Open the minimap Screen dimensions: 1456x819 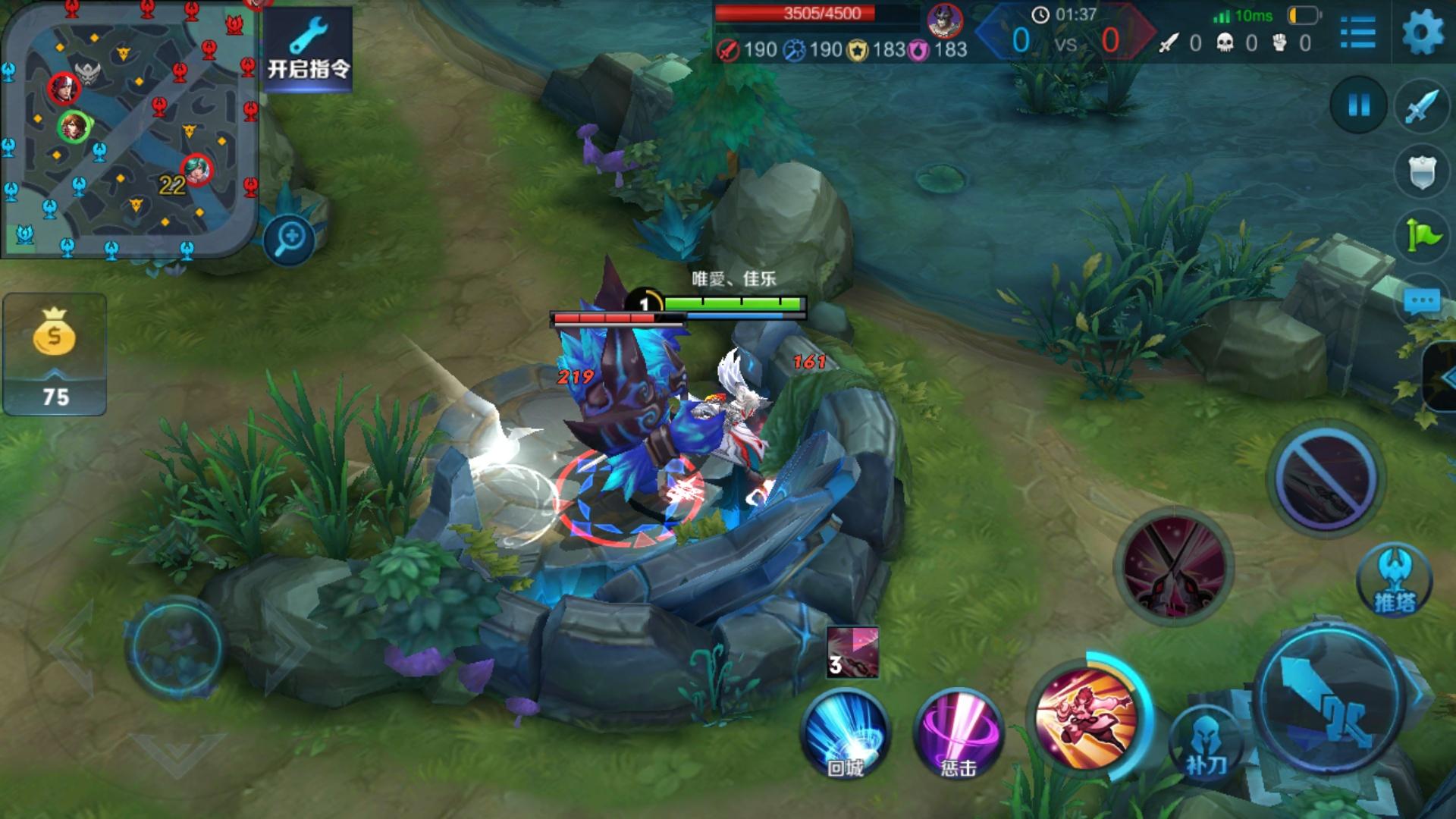click(x=129, y=129)
